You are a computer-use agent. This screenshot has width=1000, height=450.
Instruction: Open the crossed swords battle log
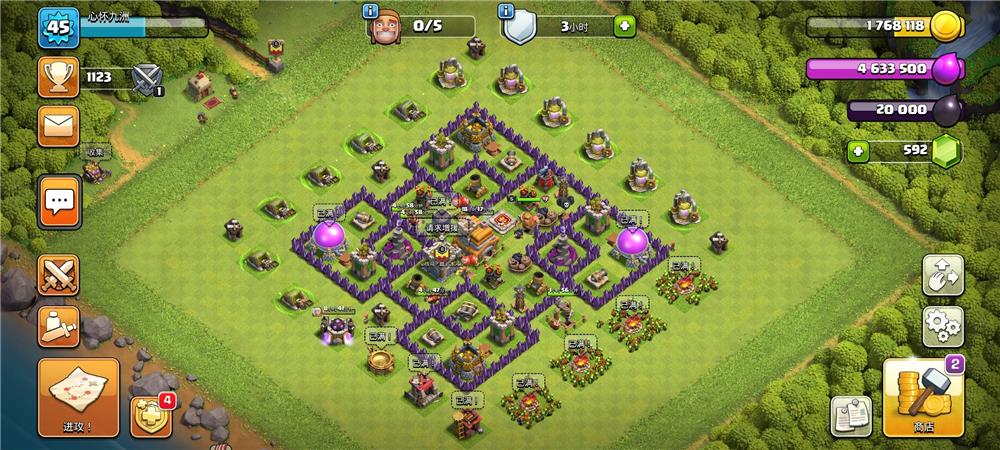tap(58, 274)
